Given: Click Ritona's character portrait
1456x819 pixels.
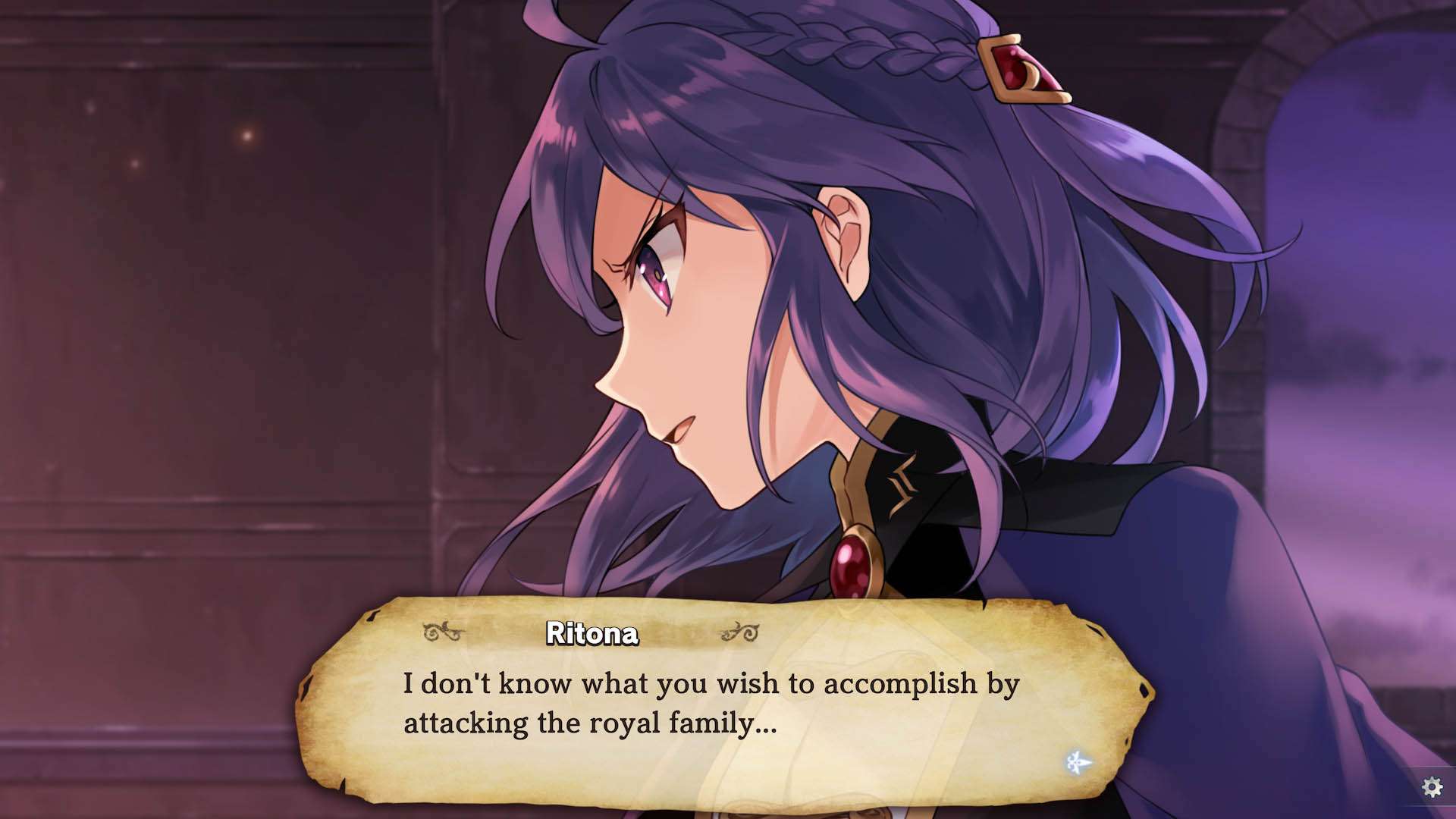Looking at the screenshot, I should coord(758,303).
